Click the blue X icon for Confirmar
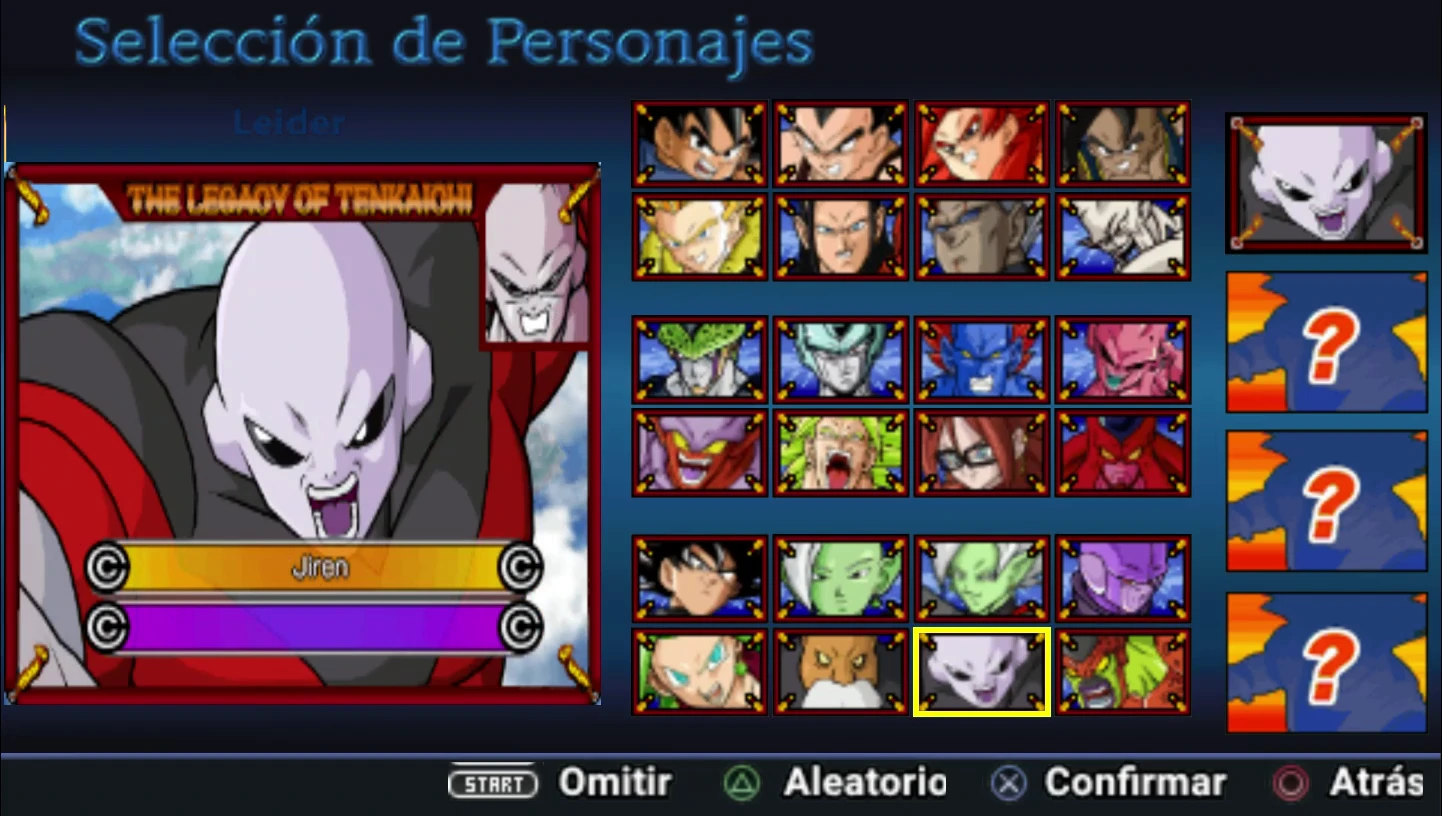The image size is (1442, 816). 1006,783
